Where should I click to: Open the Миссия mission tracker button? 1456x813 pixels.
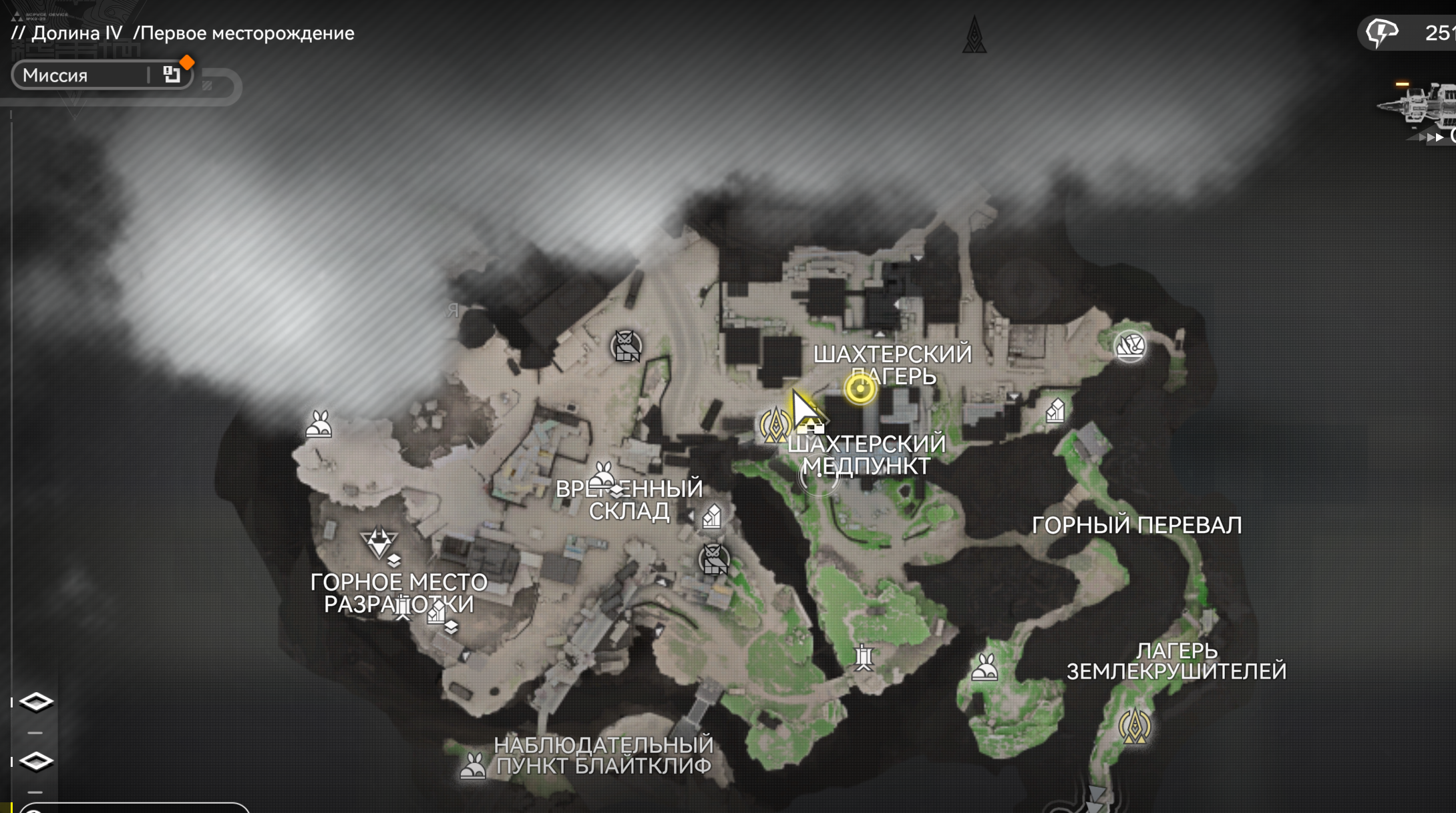[x=102, y=75]
